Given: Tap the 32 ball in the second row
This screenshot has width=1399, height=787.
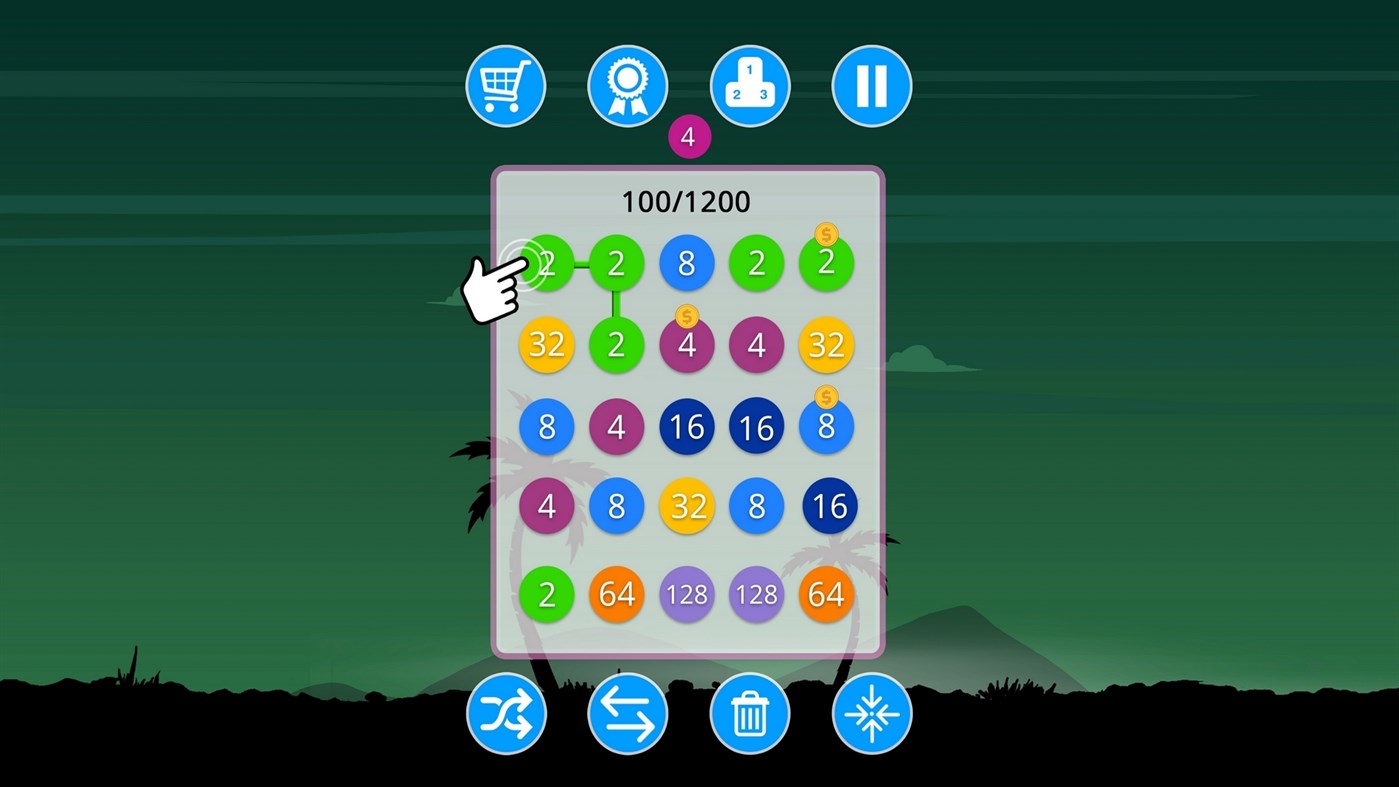Looking at the screenshot, I should [x=546, y=345].
